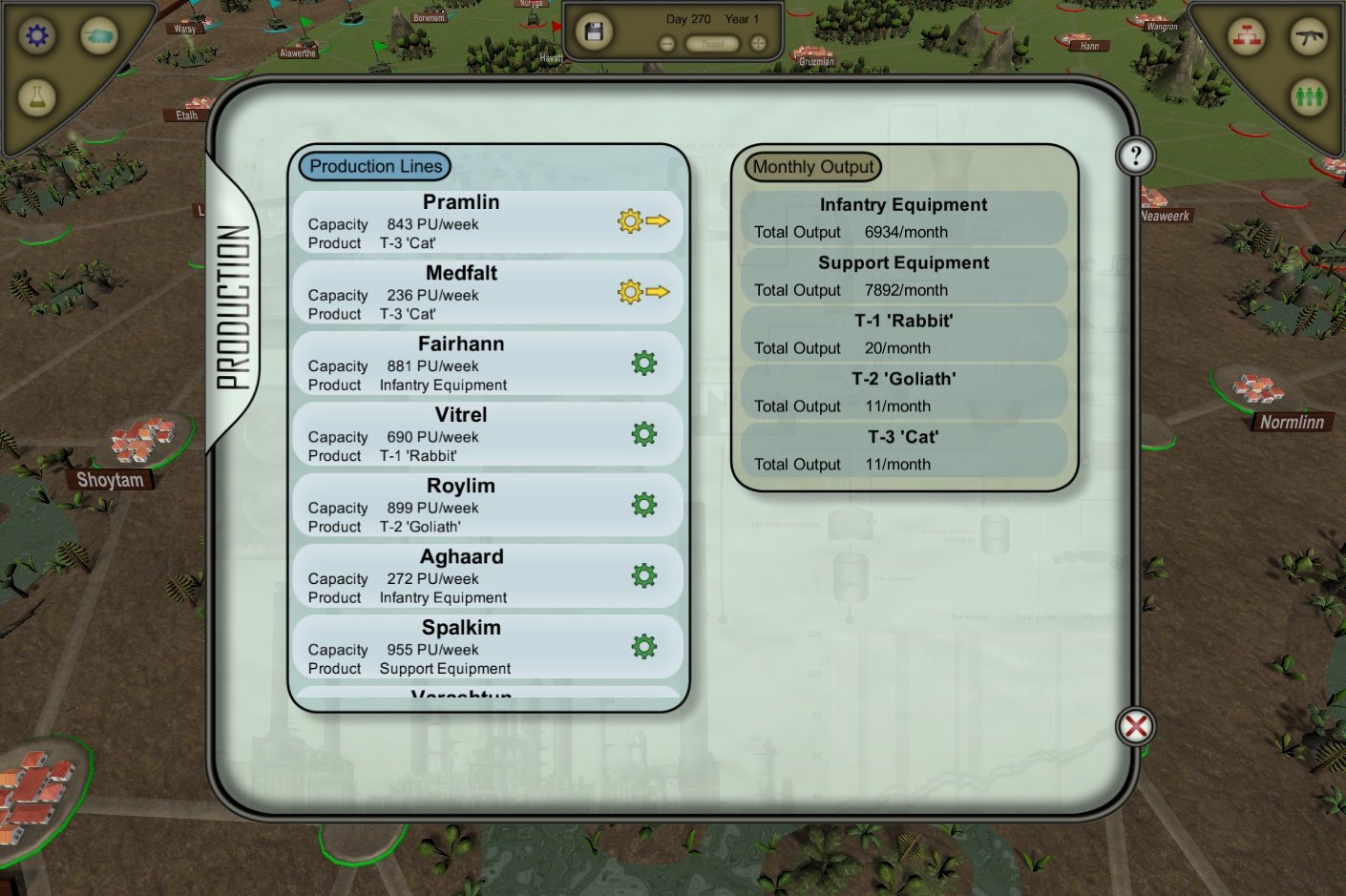Click the save game floppy disk icon
1346x896 pixels.
pos(593,30)
